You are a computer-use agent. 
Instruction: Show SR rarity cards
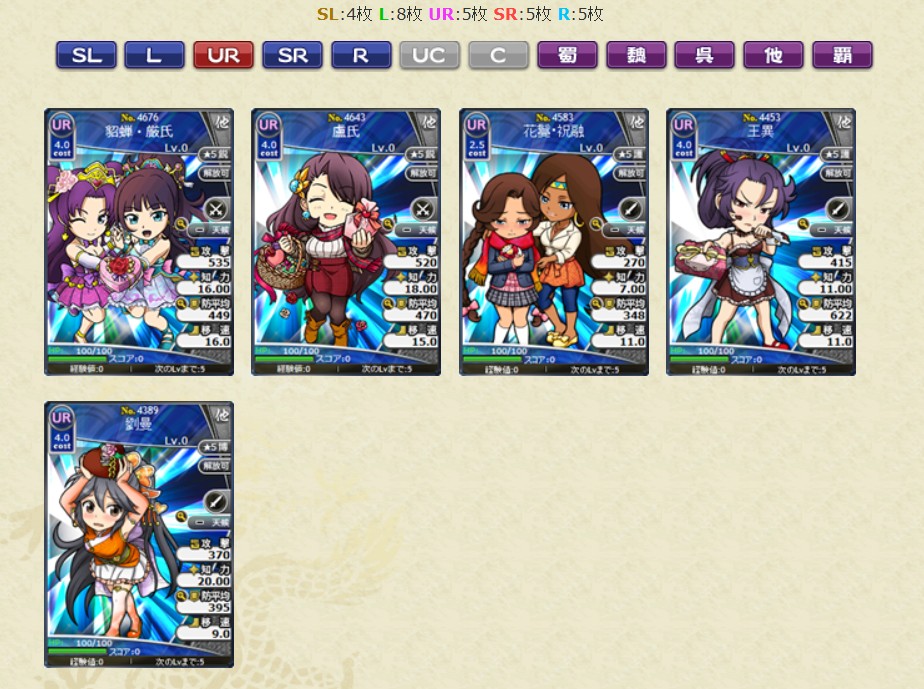point(292,55)
